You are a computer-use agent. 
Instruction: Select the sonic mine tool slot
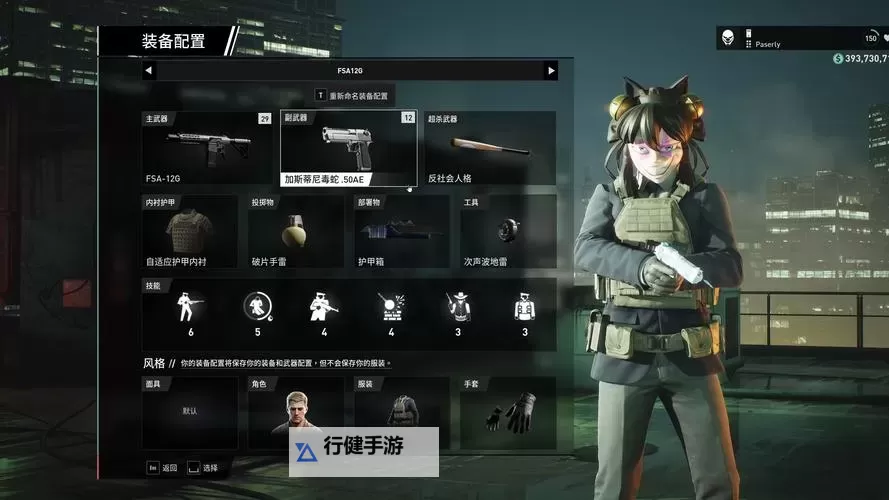click(508, 232)
